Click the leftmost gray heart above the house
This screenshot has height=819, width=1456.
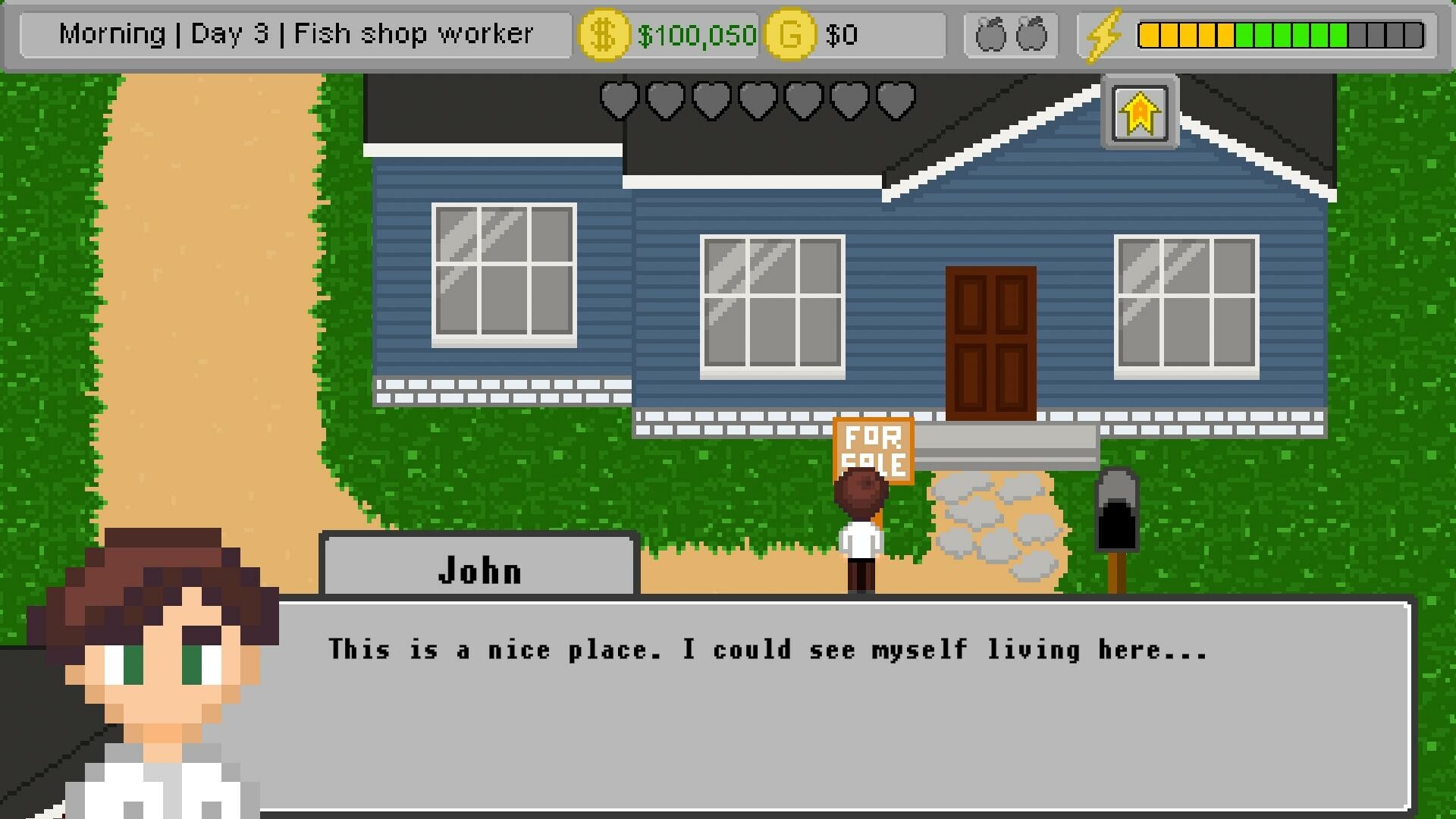pos(620,101)
